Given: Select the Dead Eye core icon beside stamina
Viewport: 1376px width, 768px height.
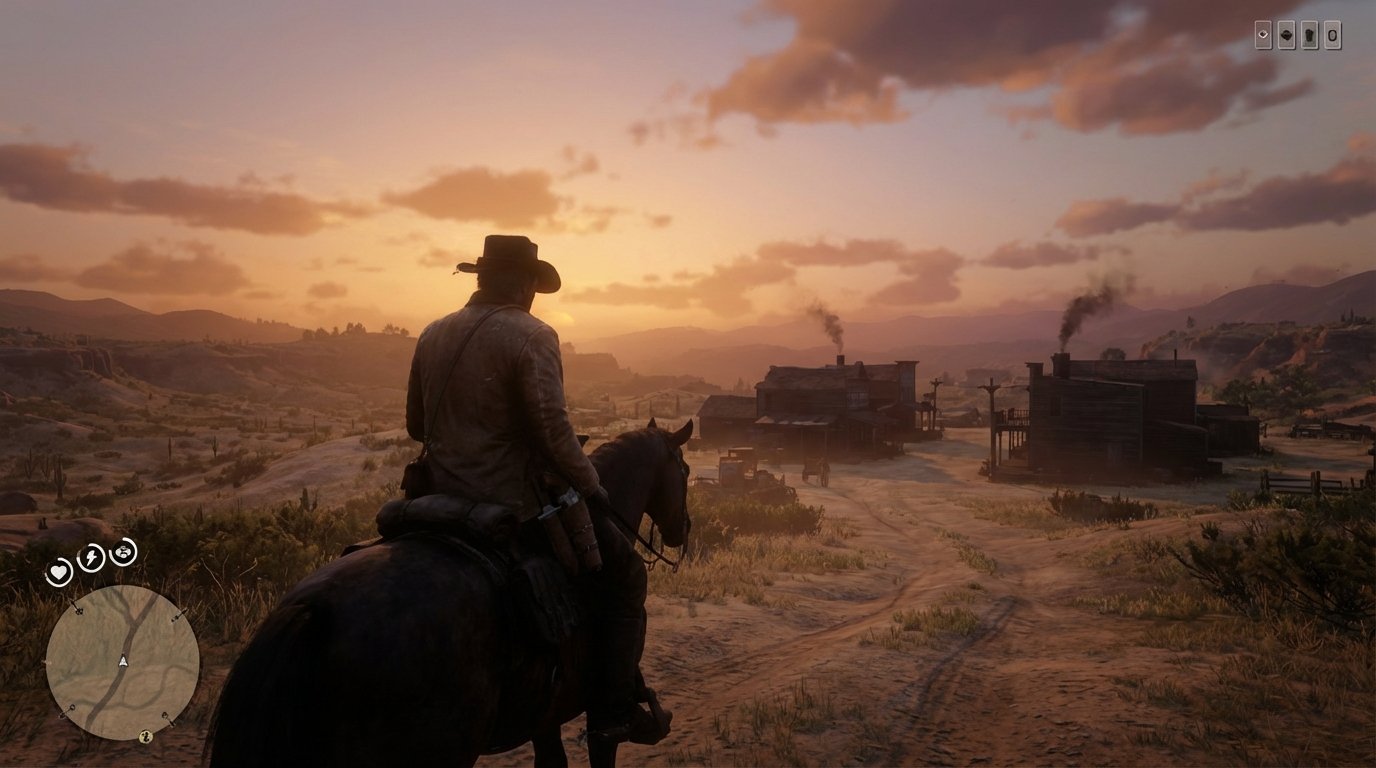Looking at the screenshot, I should (x=123, y=553).
